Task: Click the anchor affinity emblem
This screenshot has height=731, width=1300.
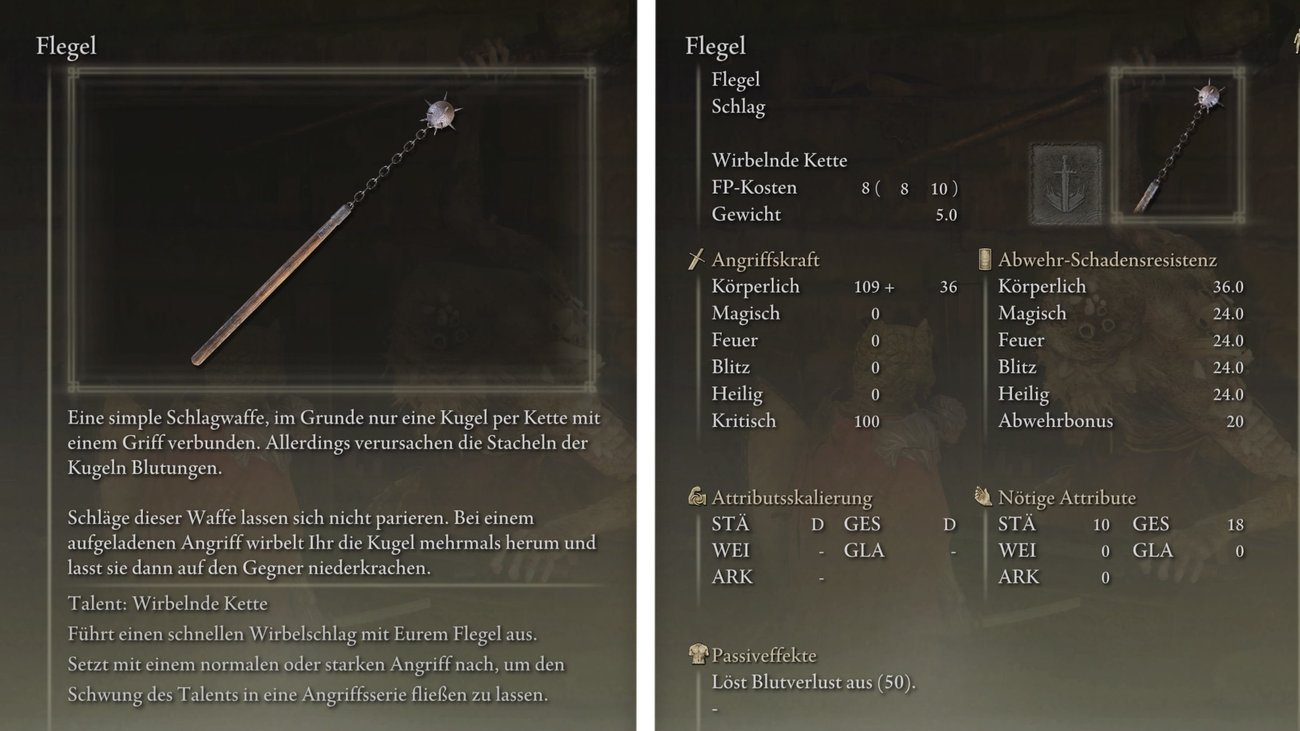Action: click(1064, 182)
